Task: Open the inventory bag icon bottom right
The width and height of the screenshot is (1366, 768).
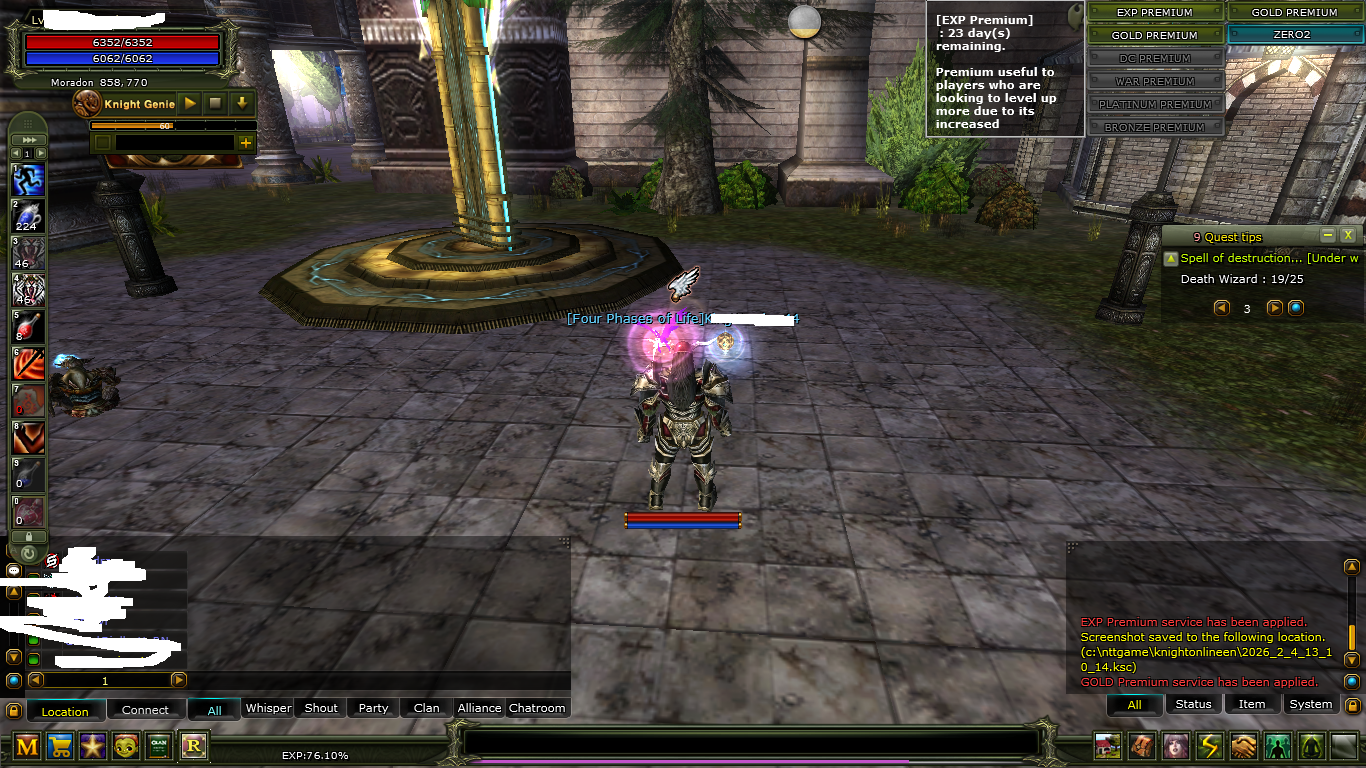Action: [x=1142, y=748]
